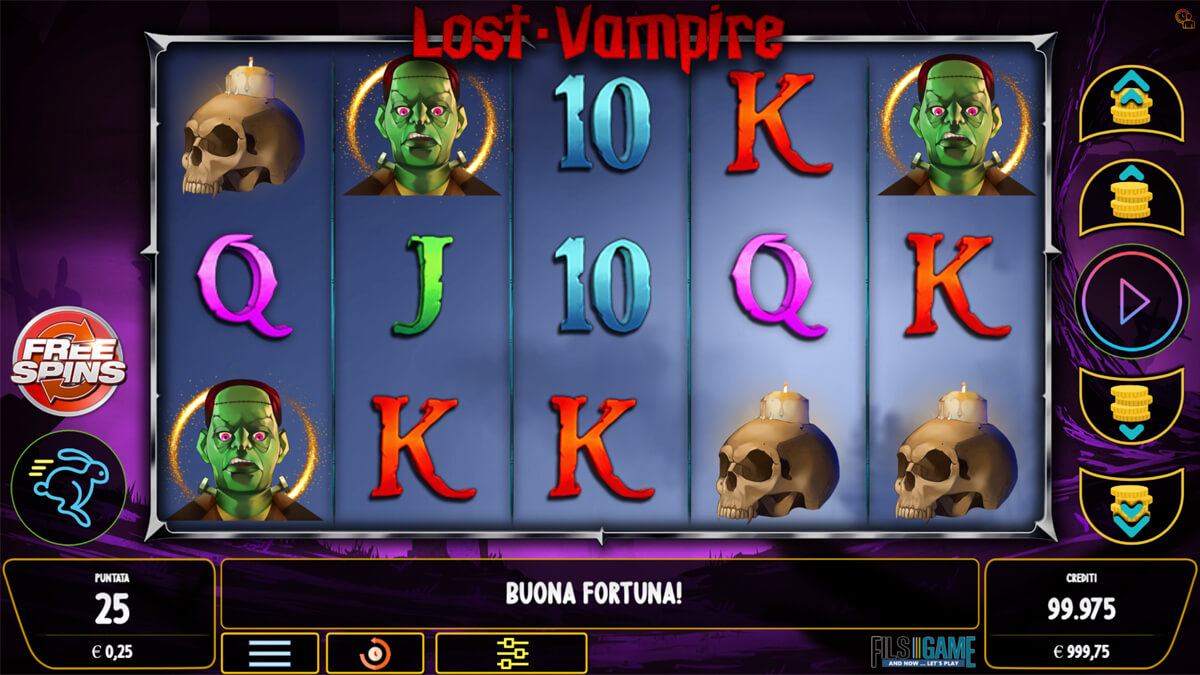Spin the reels with the play button

[x=1131, y=301]
